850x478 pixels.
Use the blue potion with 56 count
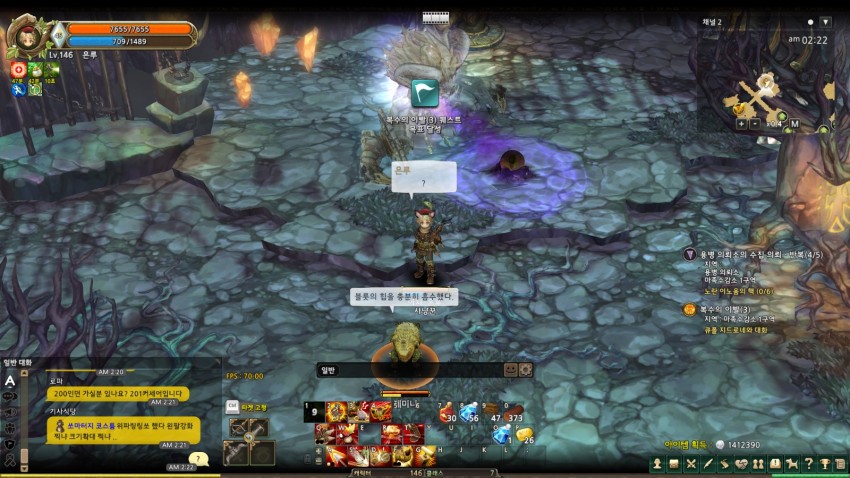(469, 412)
